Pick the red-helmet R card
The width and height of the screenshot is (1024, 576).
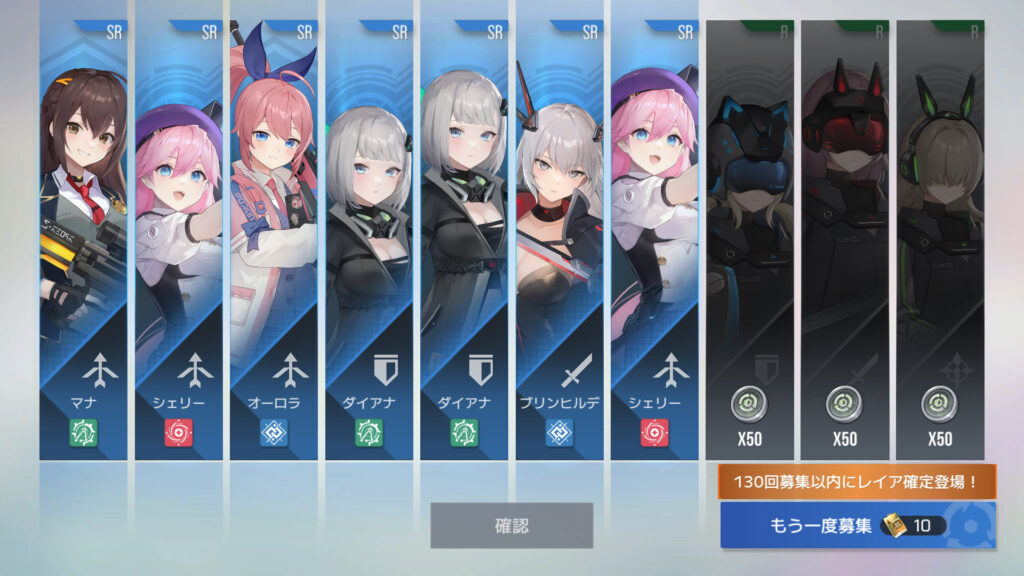[844, 240]
